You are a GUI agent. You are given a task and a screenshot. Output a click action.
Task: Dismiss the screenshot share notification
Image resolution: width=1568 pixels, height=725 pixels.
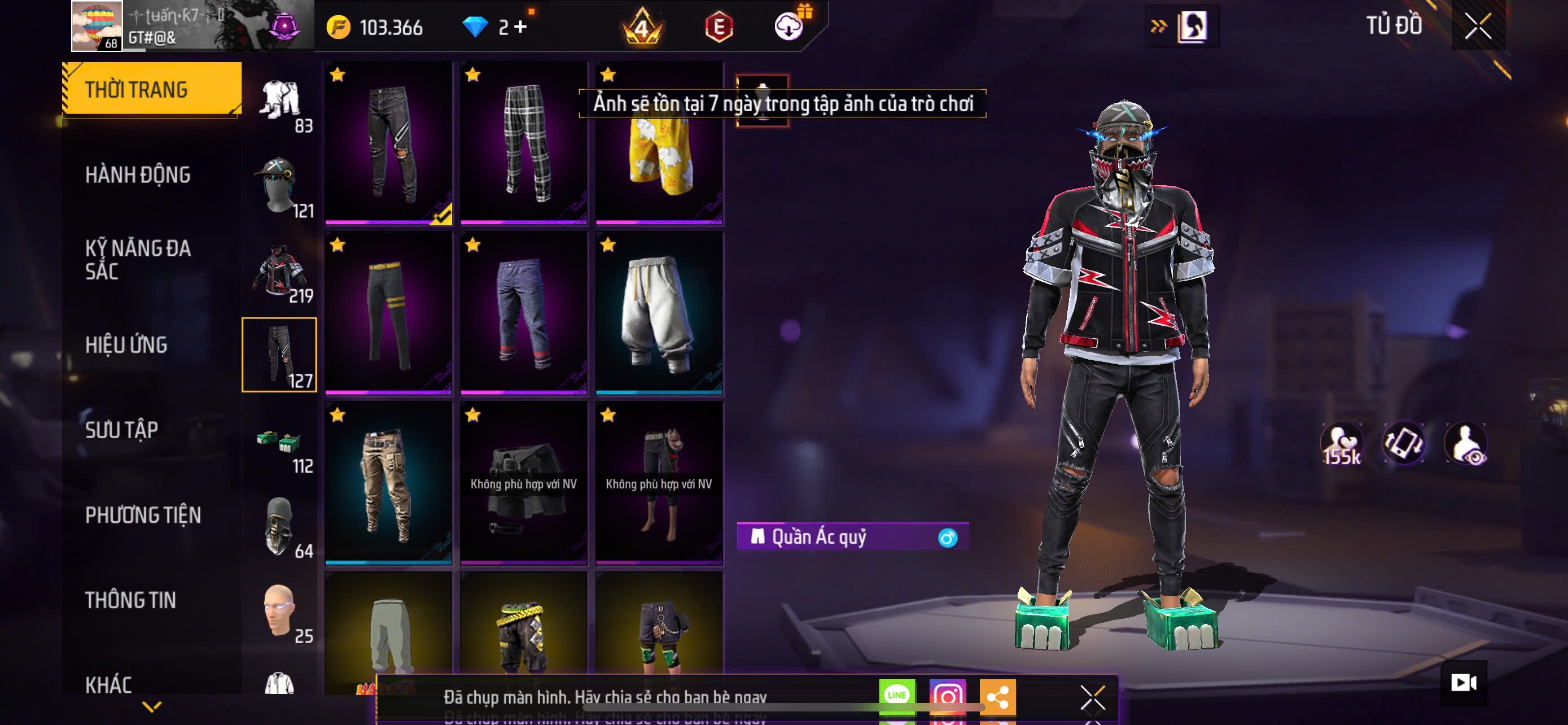coord(1092,697)
